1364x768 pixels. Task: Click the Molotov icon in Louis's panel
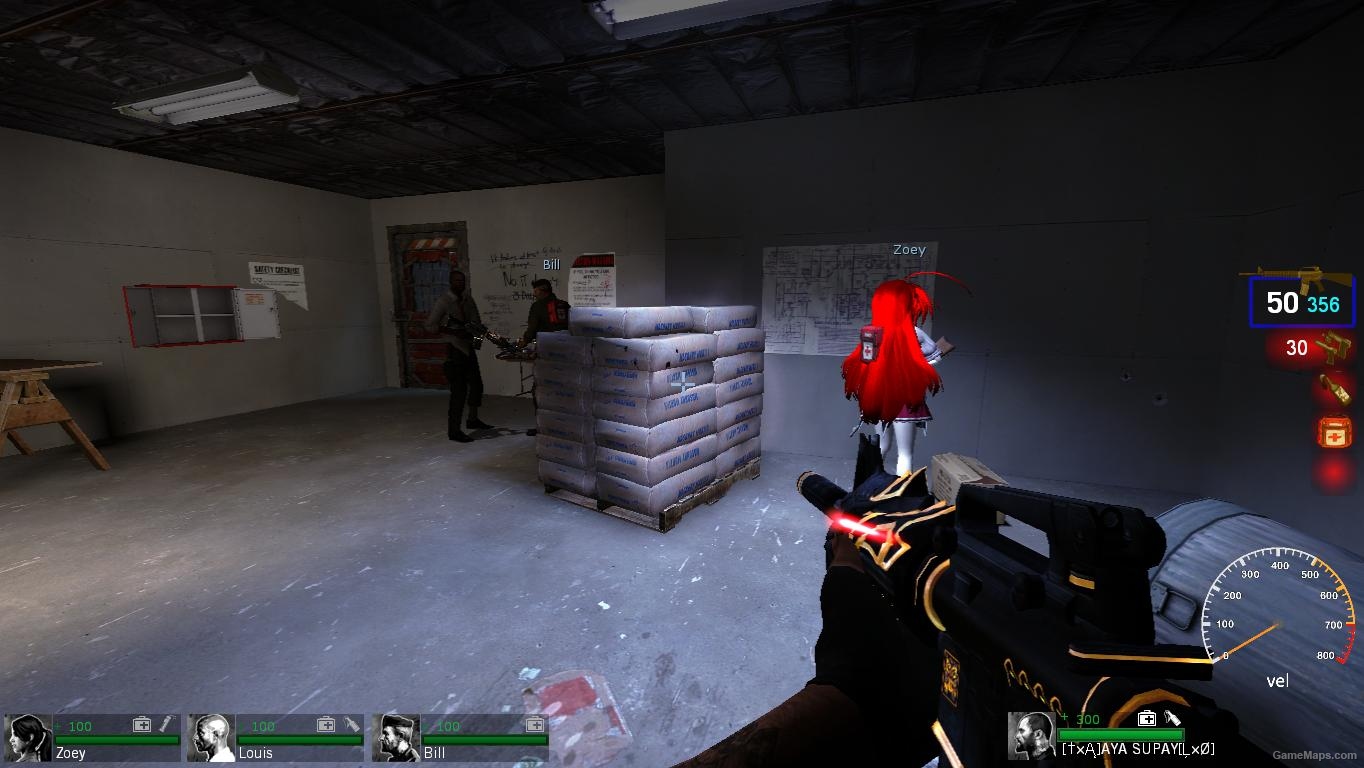tap(351, 724)
